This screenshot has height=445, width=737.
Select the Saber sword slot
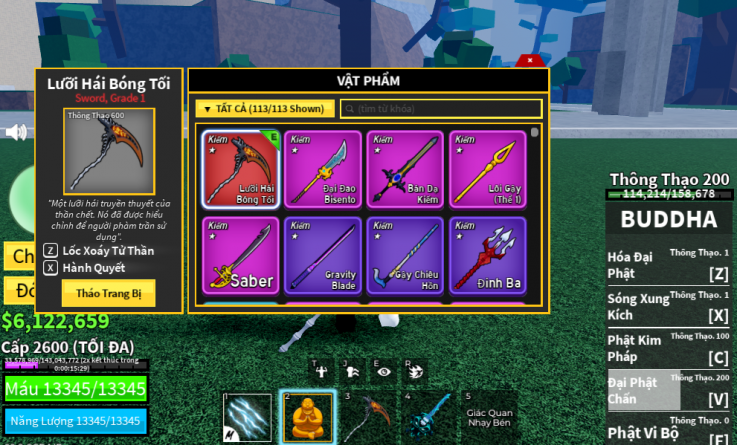pos(240,255)
